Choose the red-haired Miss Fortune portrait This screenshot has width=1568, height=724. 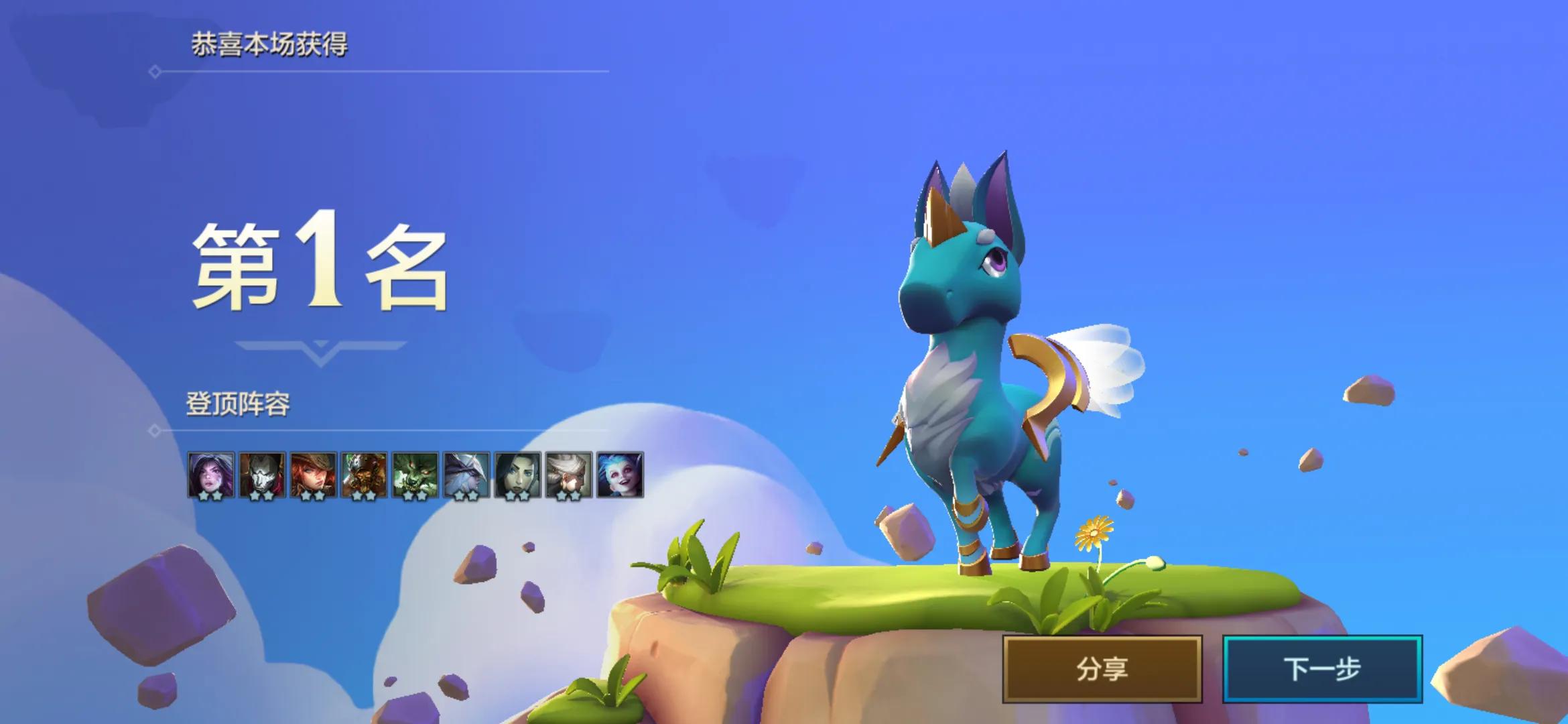[x=313, y=475]
